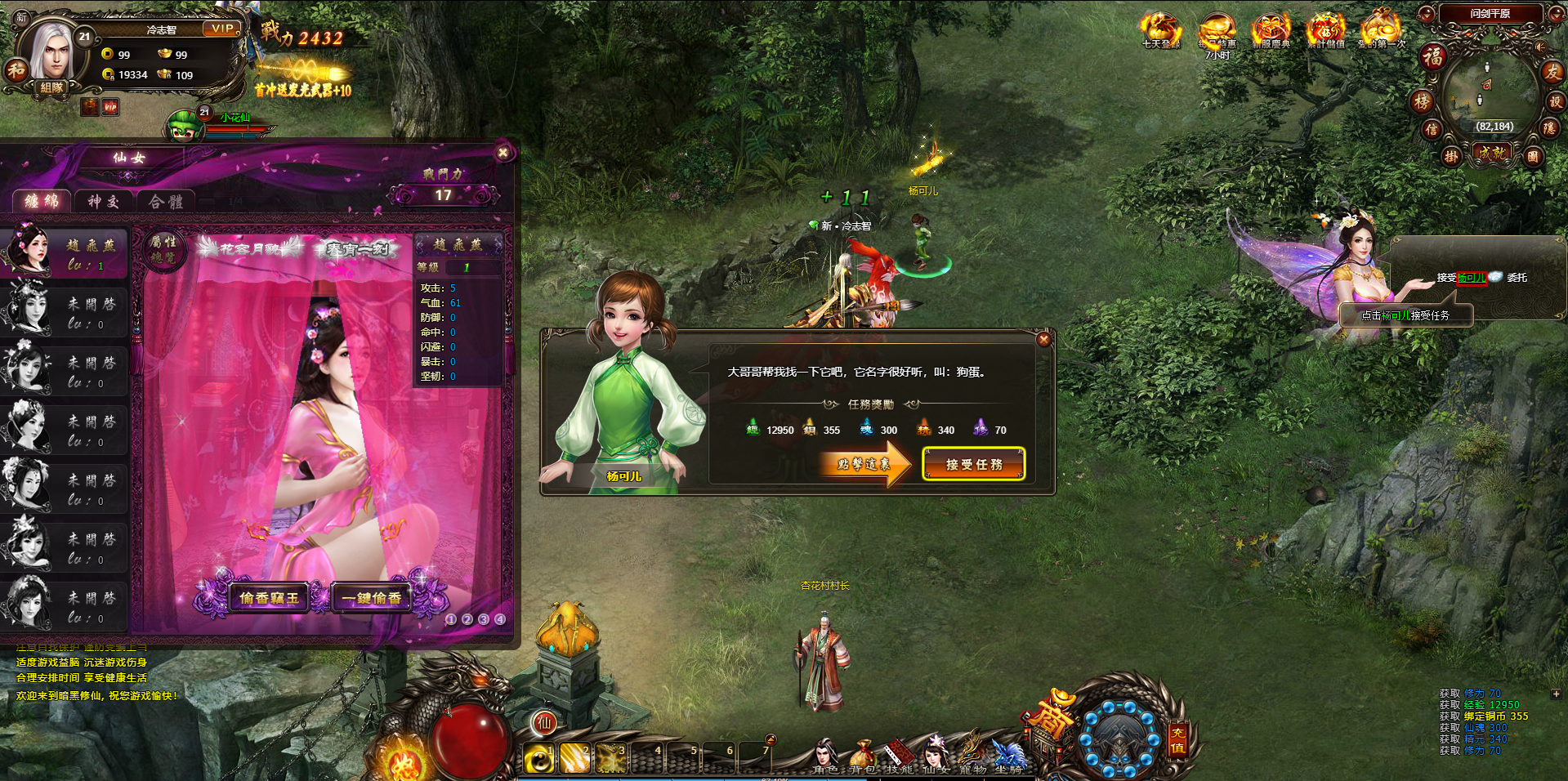Select 趙飛燕 in the fairy list
Image resolution: width=1568 pixels, height=781 pixels.
pos(64,252)
